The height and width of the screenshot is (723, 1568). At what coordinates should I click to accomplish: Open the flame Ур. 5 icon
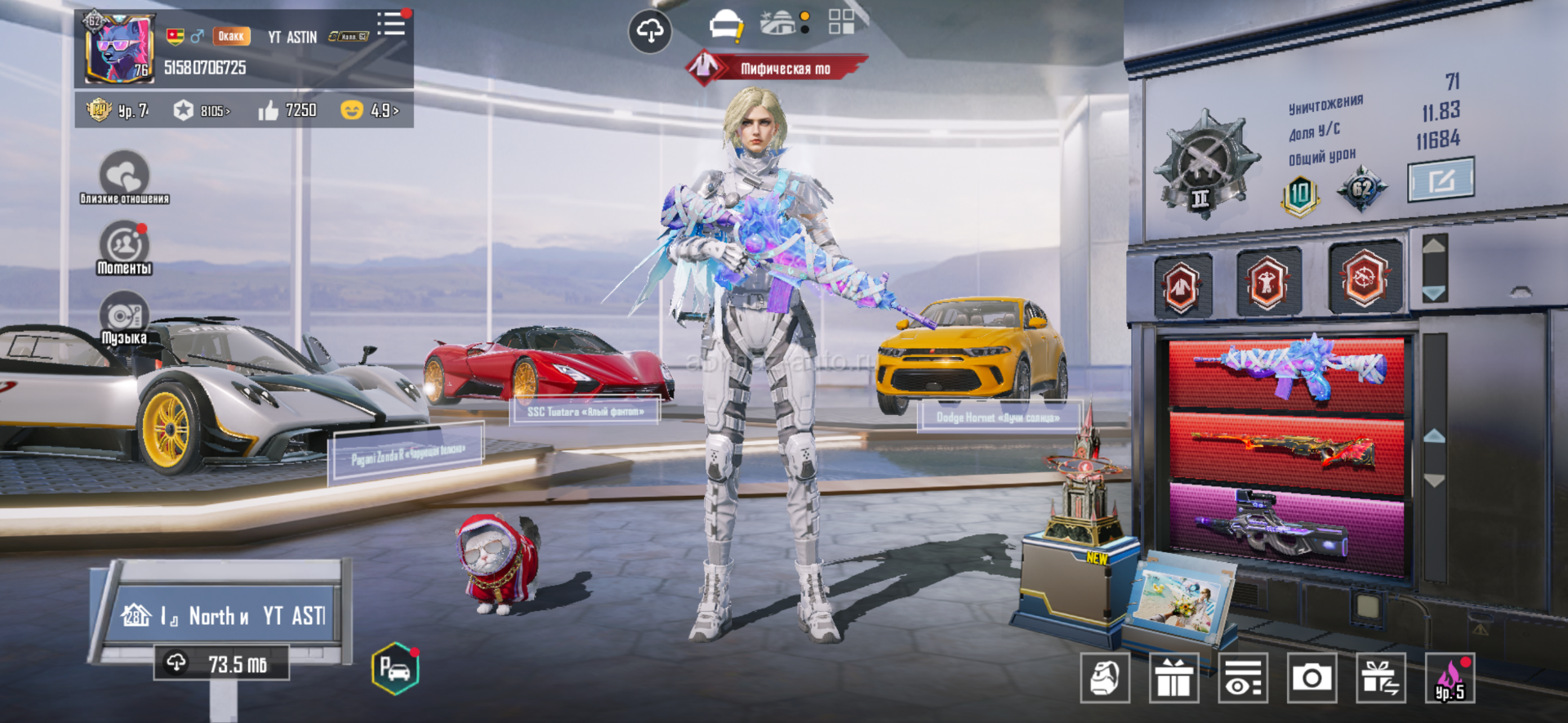(x=1450, y=677)
